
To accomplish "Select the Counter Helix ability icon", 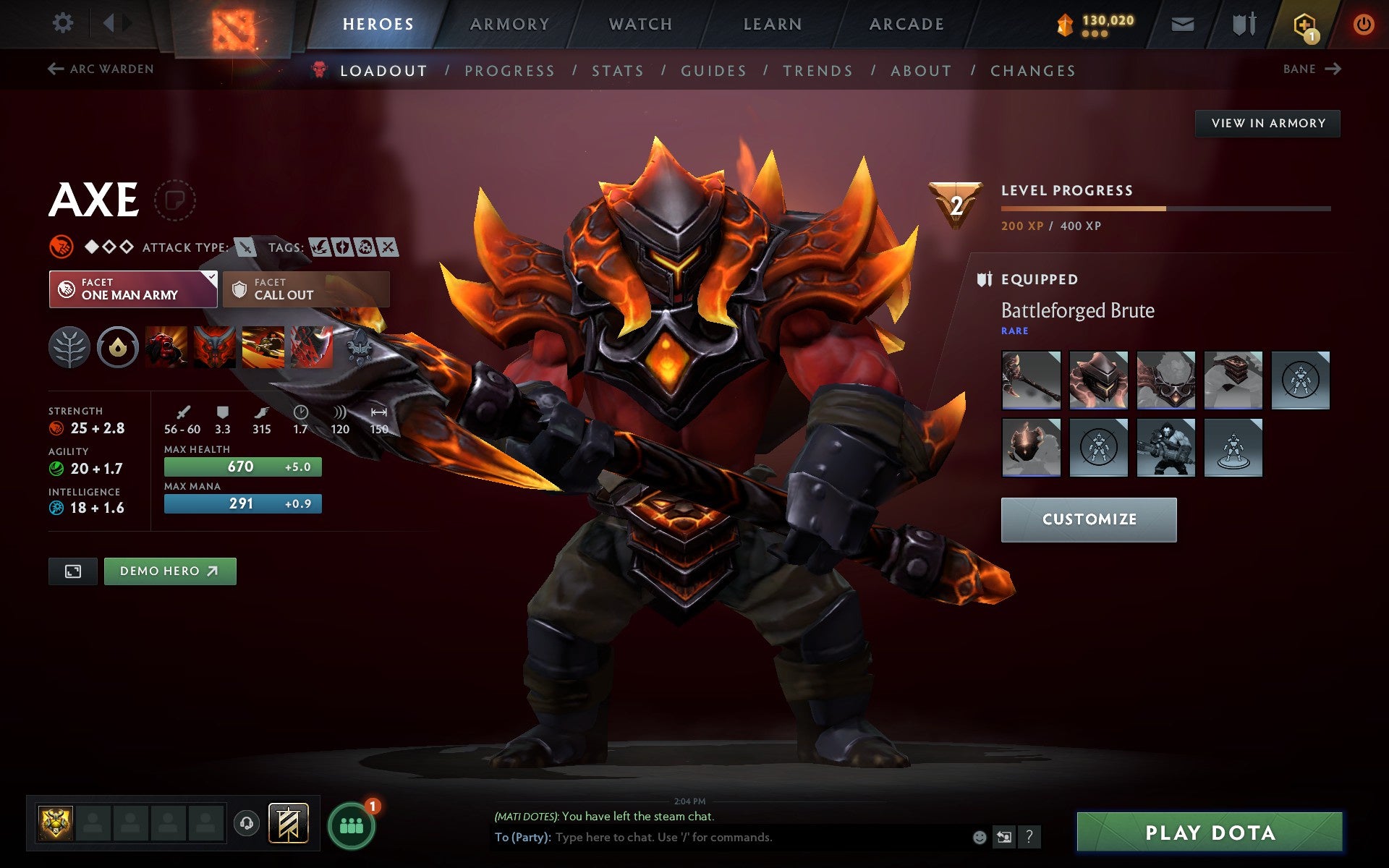I will [263, 348].
